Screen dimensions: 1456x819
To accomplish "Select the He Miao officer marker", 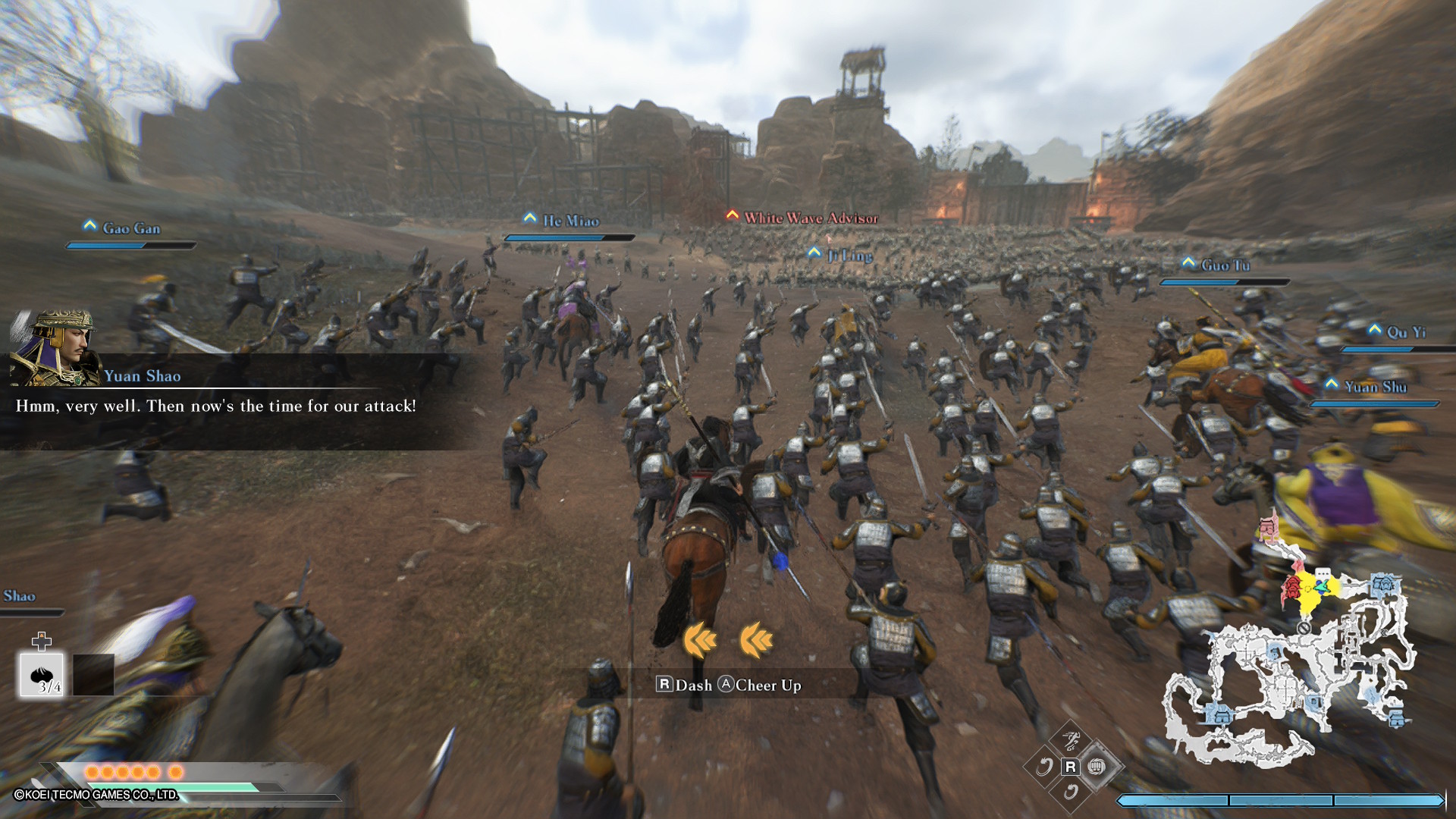I will (x=570, y=221).
